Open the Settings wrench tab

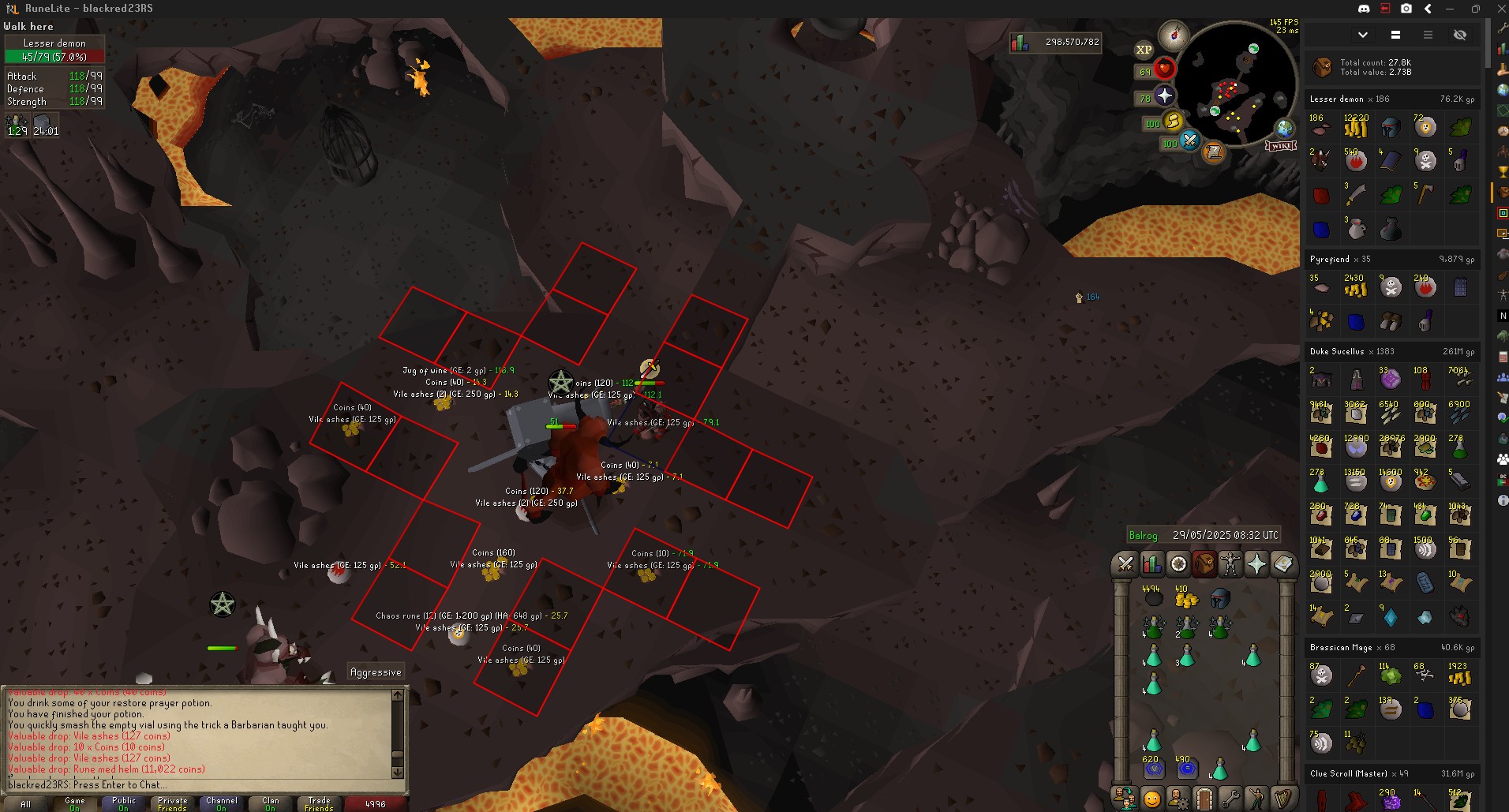click(x=1230, y=799)
